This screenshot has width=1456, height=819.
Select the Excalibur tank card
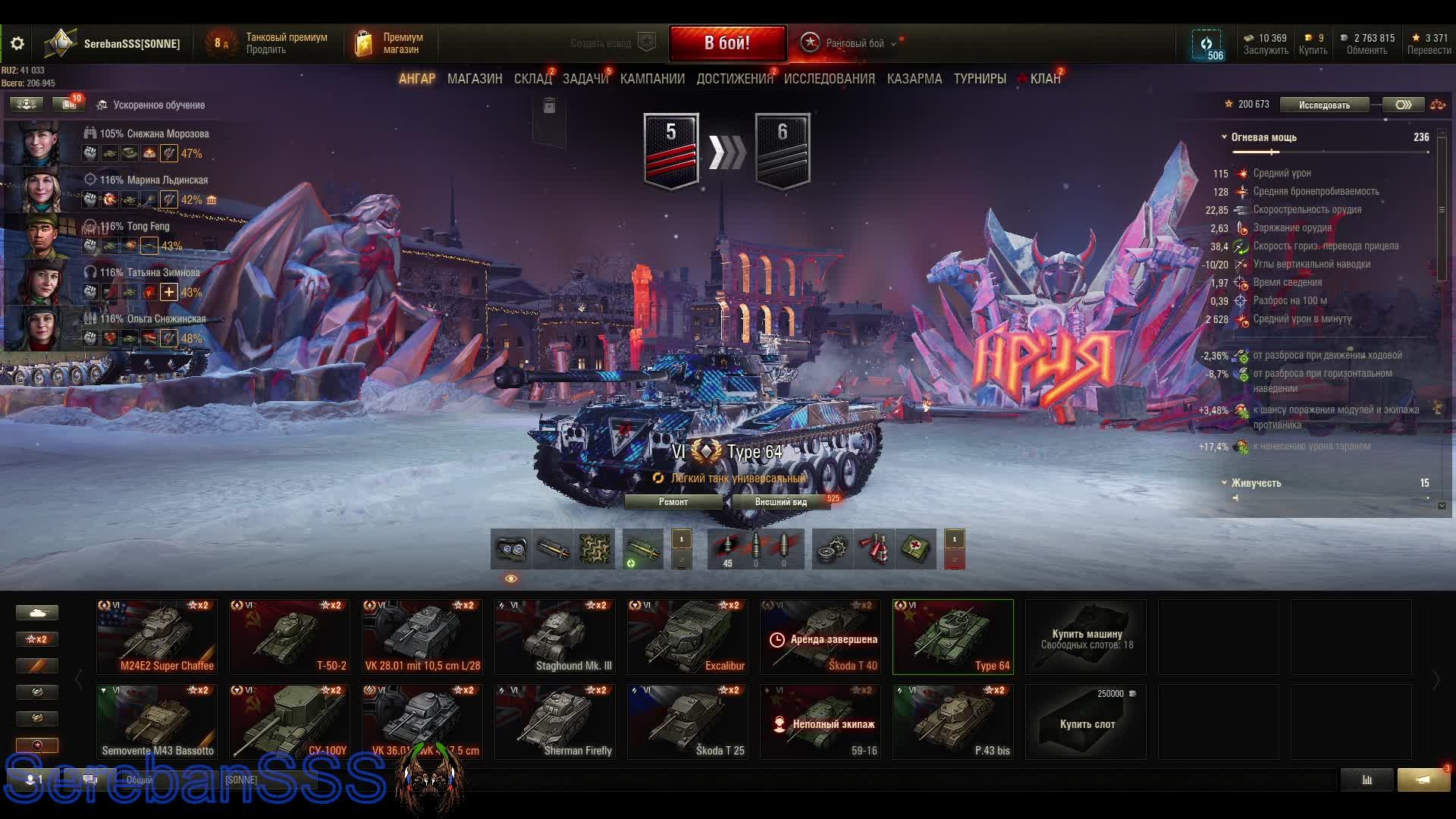point(688,637)
